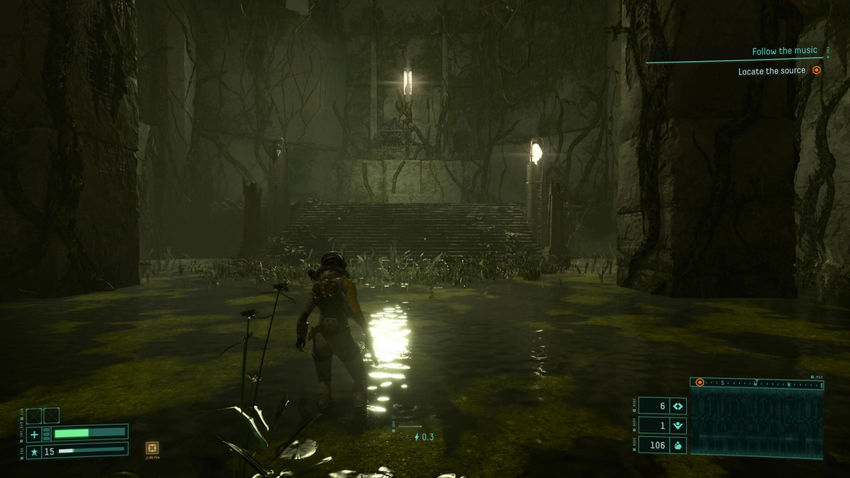Open the minimap panel
The height and width of the screenshot is (478, 850).
757,424
